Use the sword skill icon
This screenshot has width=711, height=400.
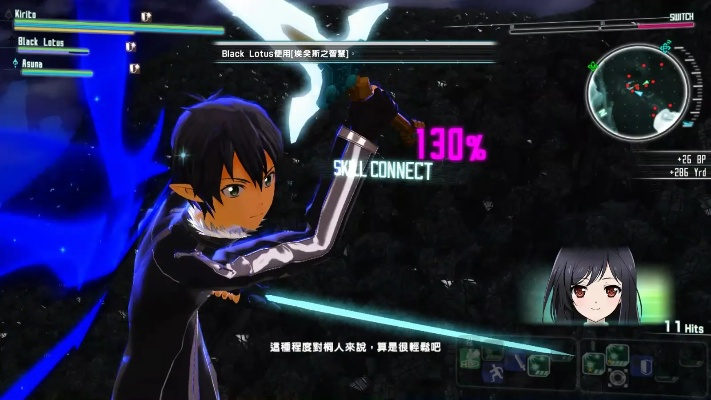(518, 361)
